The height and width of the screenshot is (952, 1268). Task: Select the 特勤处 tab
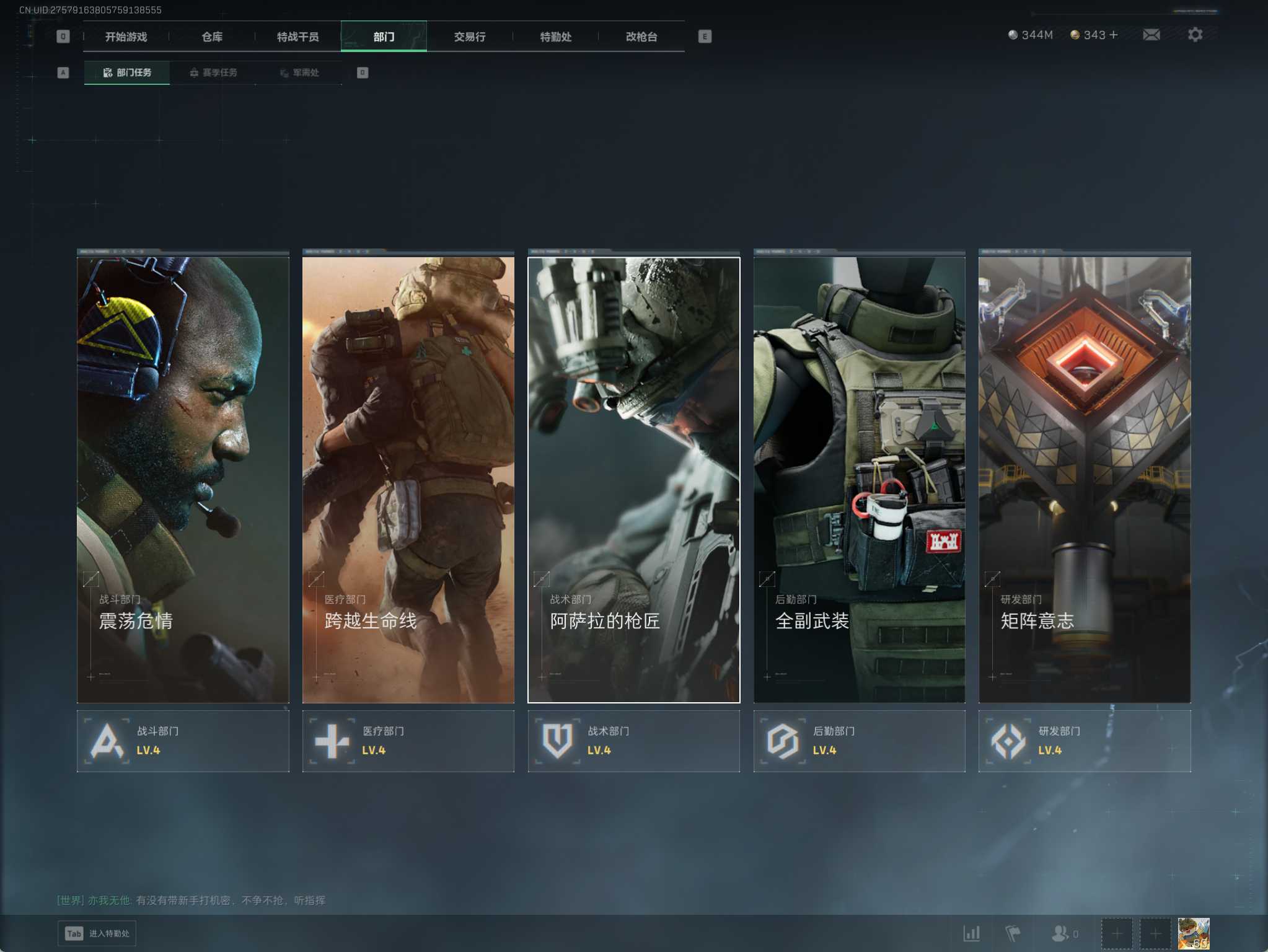pyautogui.click(x=555, y=37)
